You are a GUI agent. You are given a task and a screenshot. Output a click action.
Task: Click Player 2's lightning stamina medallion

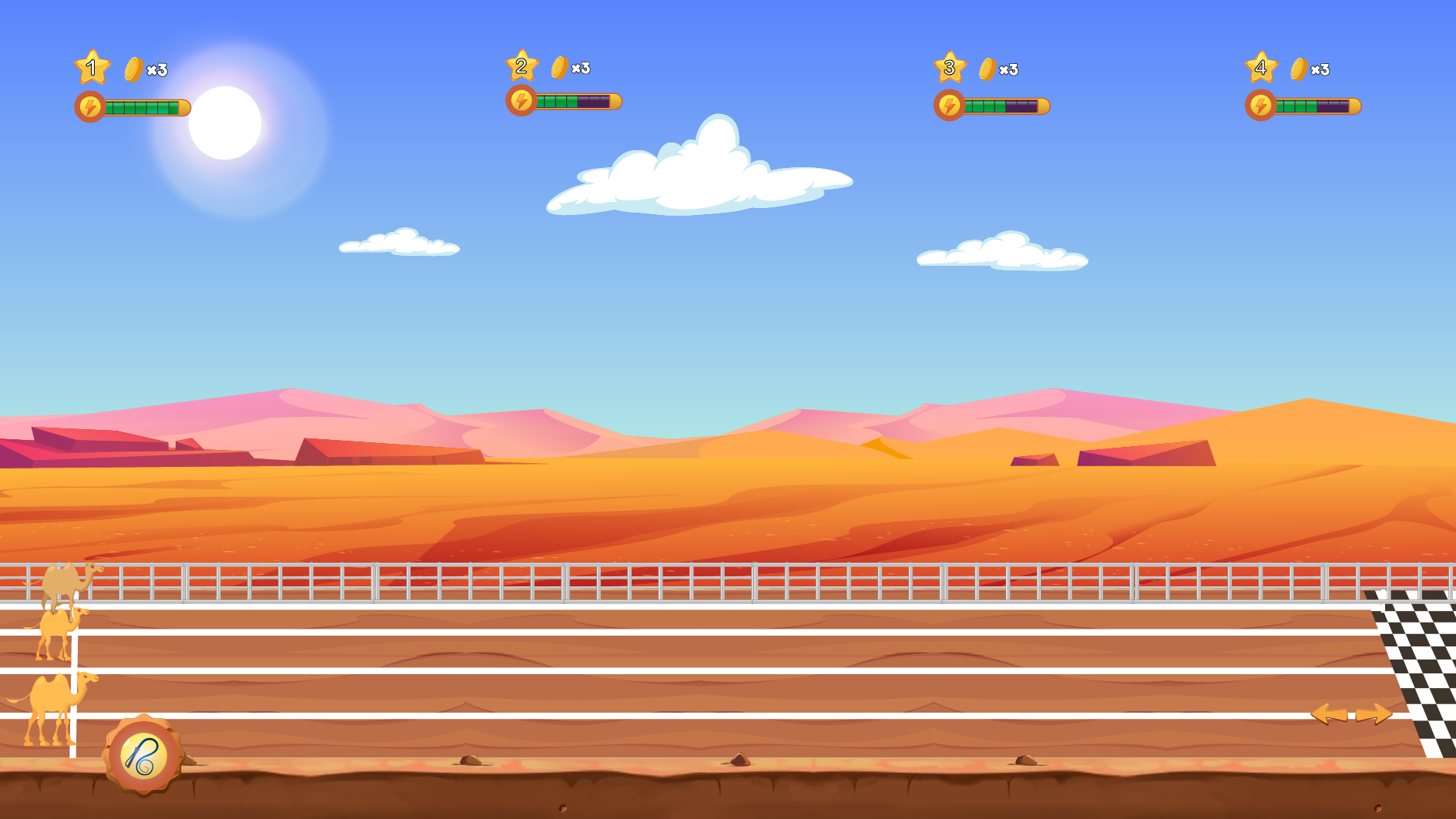coord(522,99)
